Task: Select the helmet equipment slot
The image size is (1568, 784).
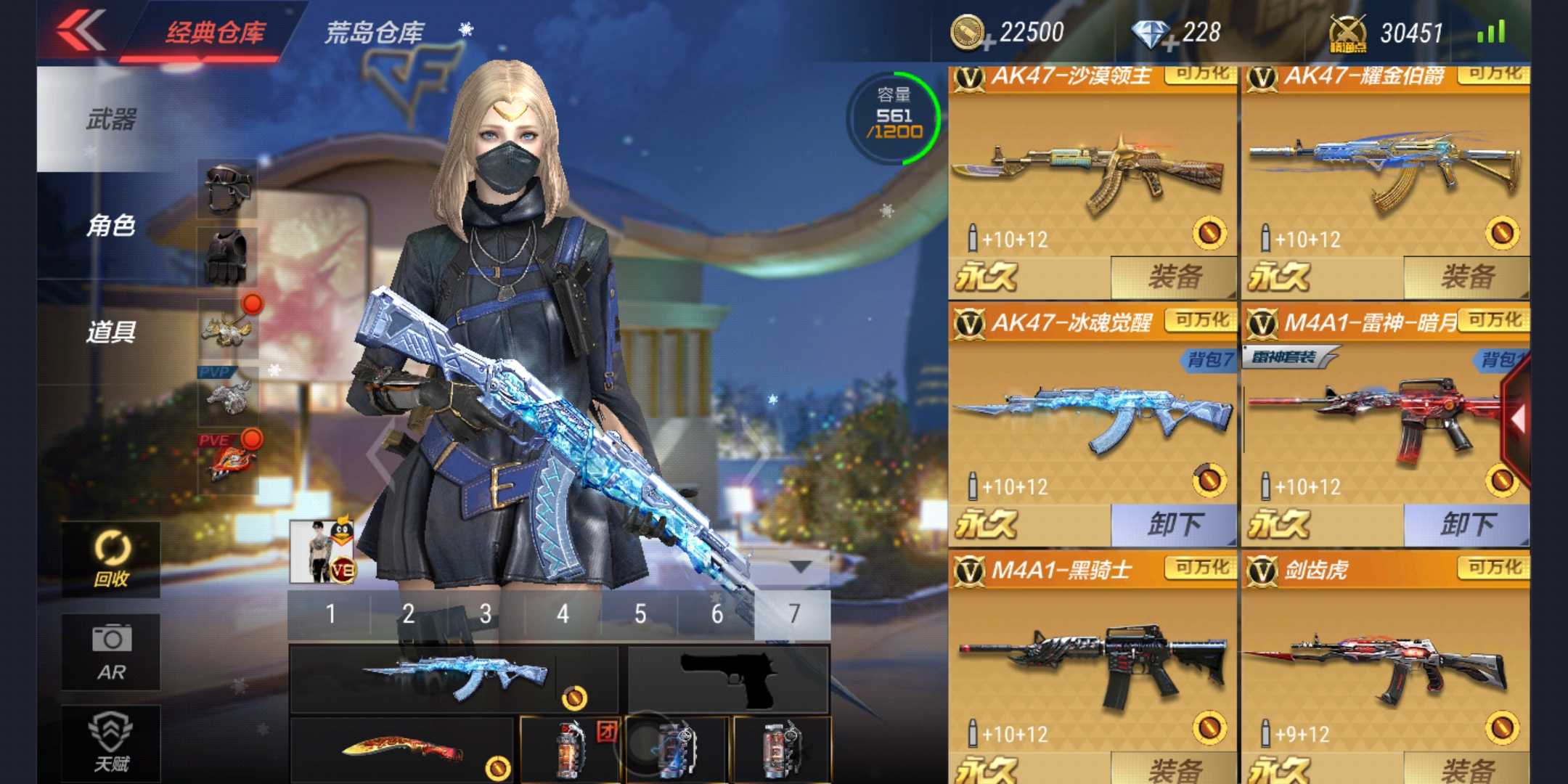Action: [228, 189]
